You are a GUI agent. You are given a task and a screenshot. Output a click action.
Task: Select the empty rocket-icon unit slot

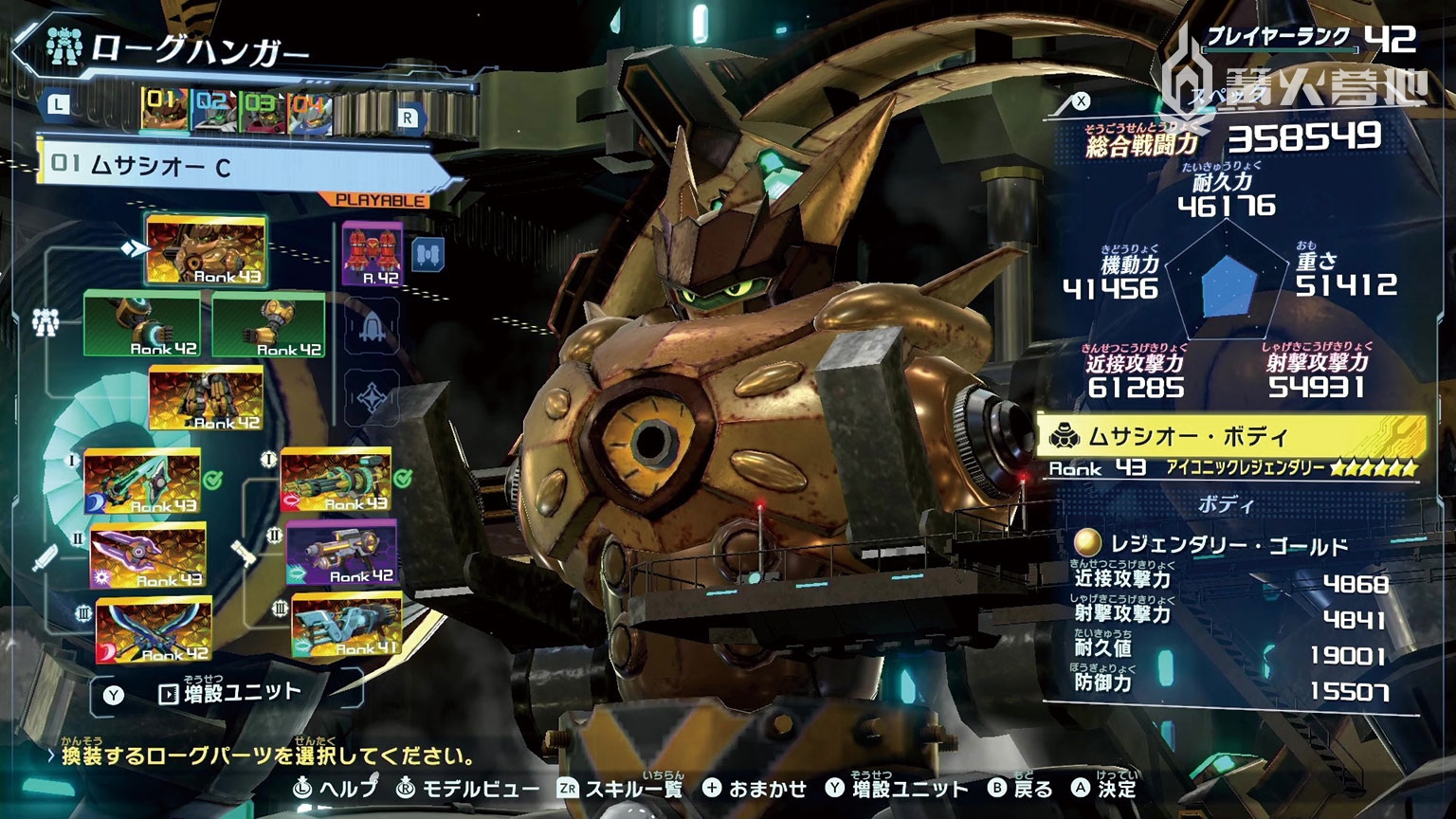click(371, 327)
